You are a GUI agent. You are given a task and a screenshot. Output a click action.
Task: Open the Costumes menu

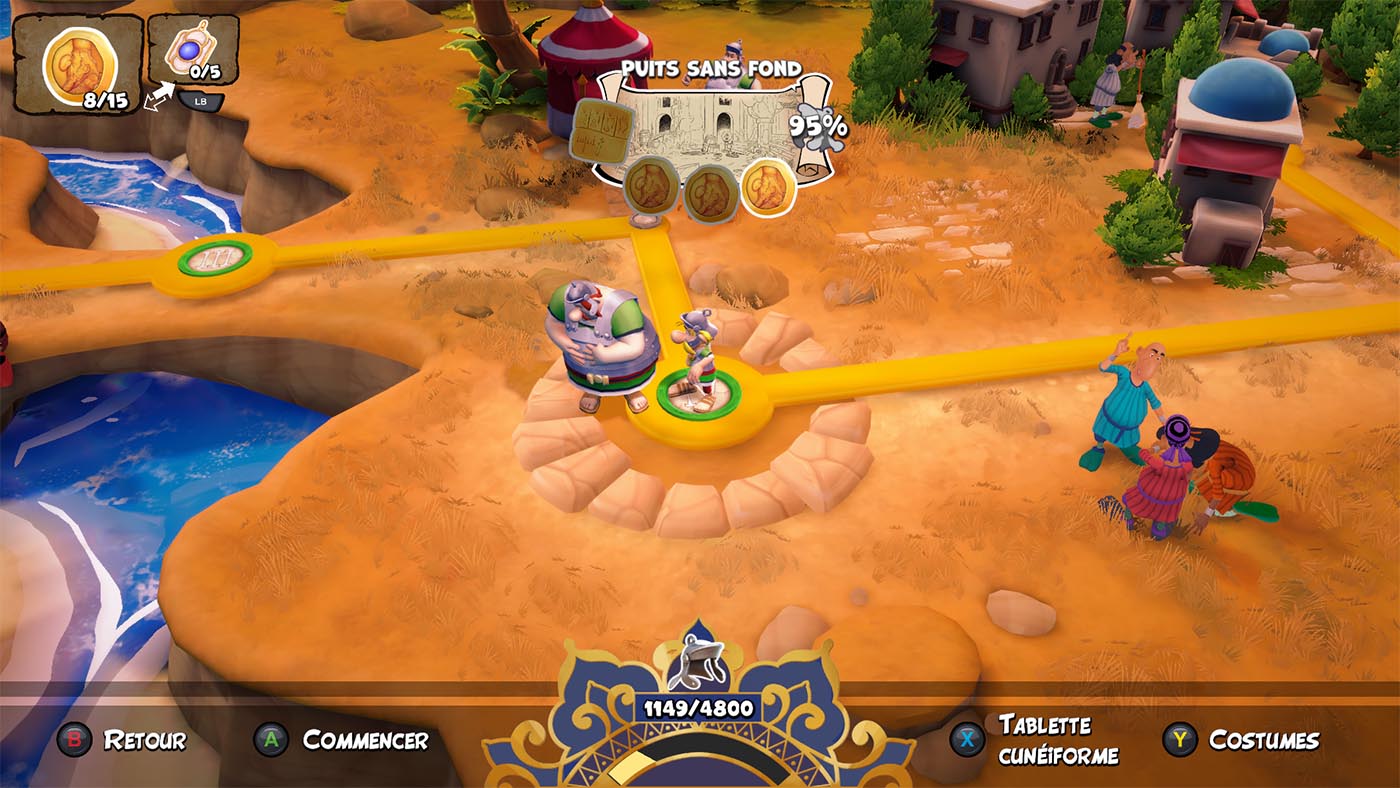[1264, 740]
